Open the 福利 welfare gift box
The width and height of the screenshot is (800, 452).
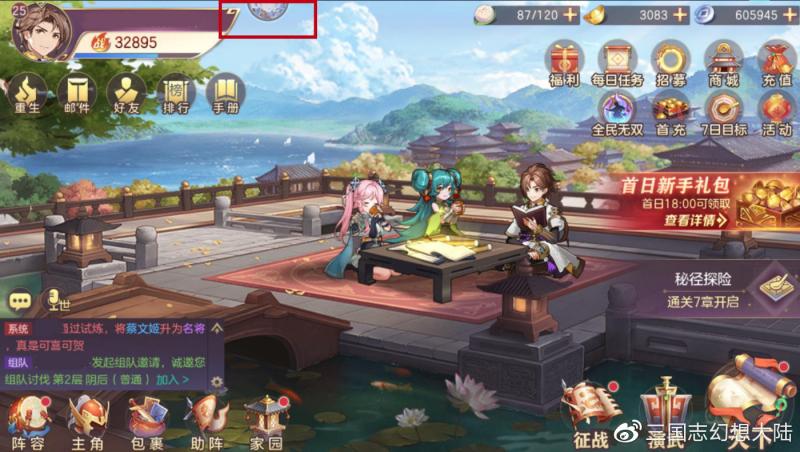tap(565, 61)
